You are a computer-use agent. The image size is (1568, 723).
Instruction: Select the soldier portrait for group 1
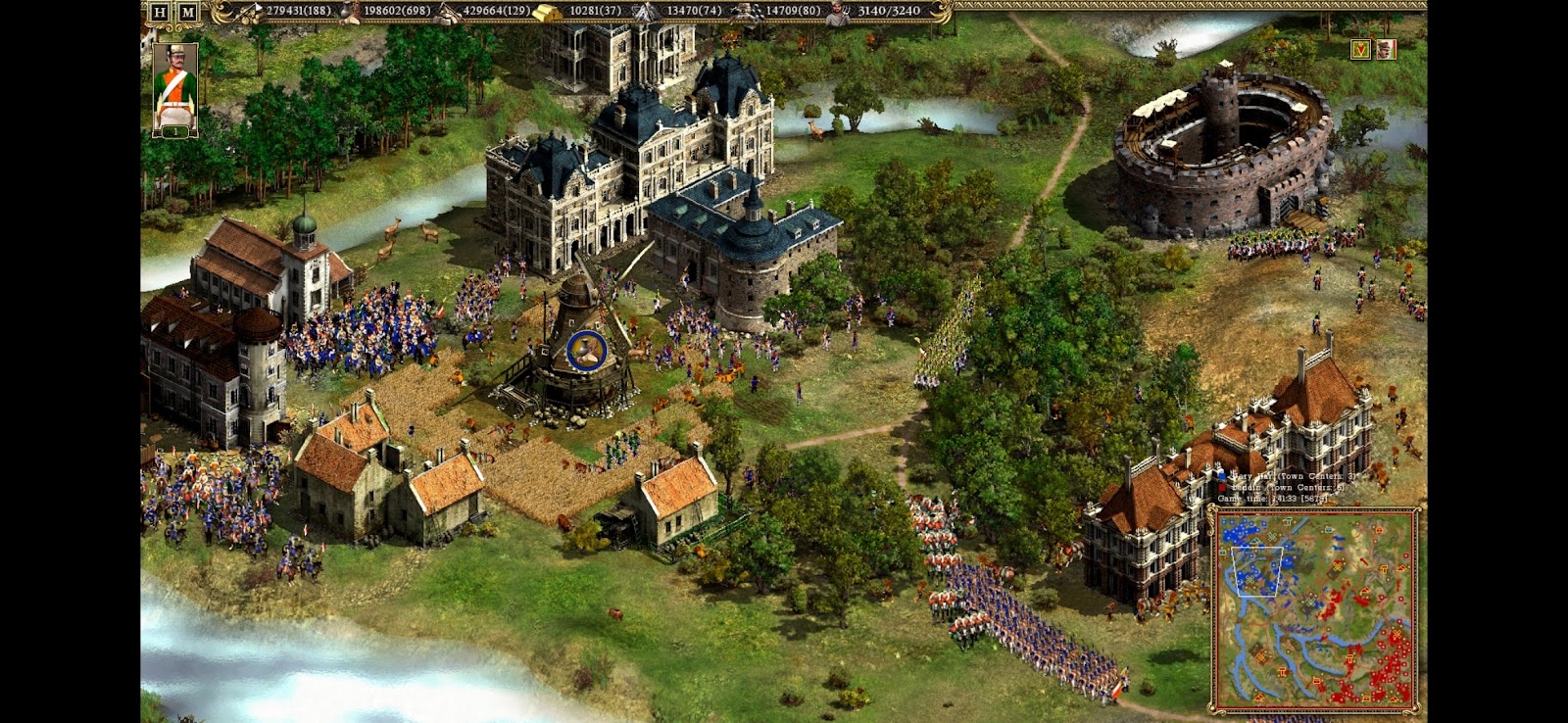coord(175,88)
